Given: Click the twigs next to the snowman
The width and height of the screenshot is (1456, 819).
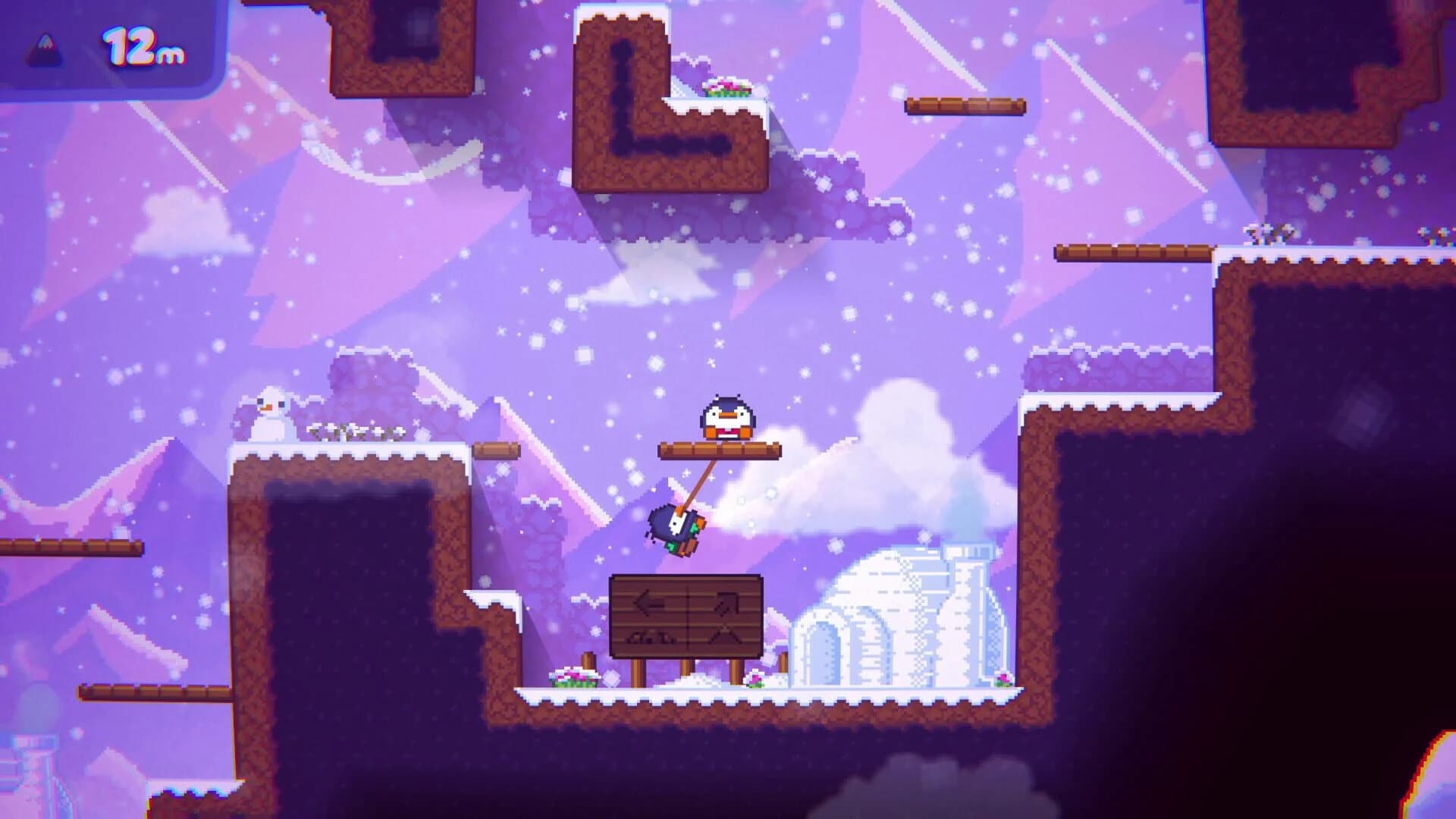Looking at the screenshot, I should [x=353, y=432].
